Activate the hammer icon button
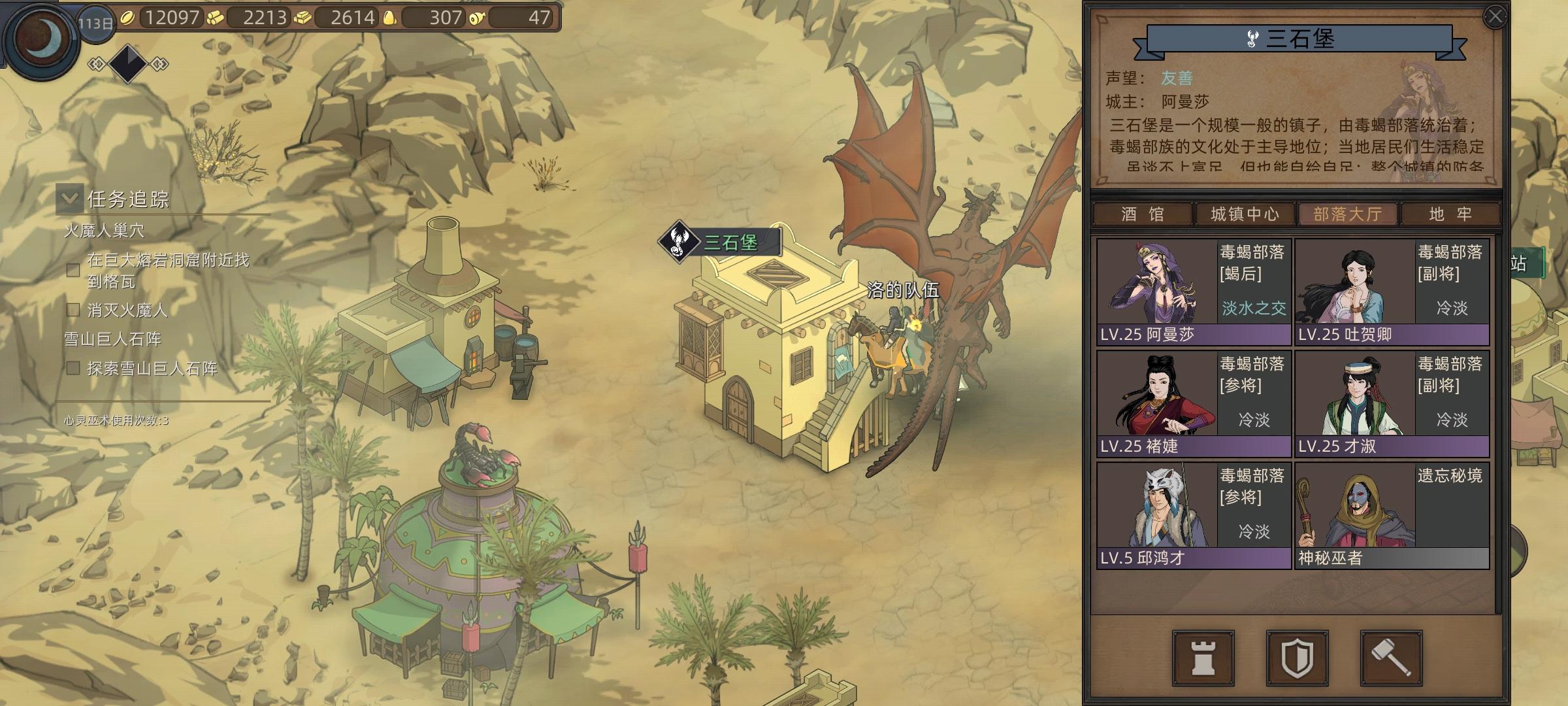 click(x=1391, y=658)
